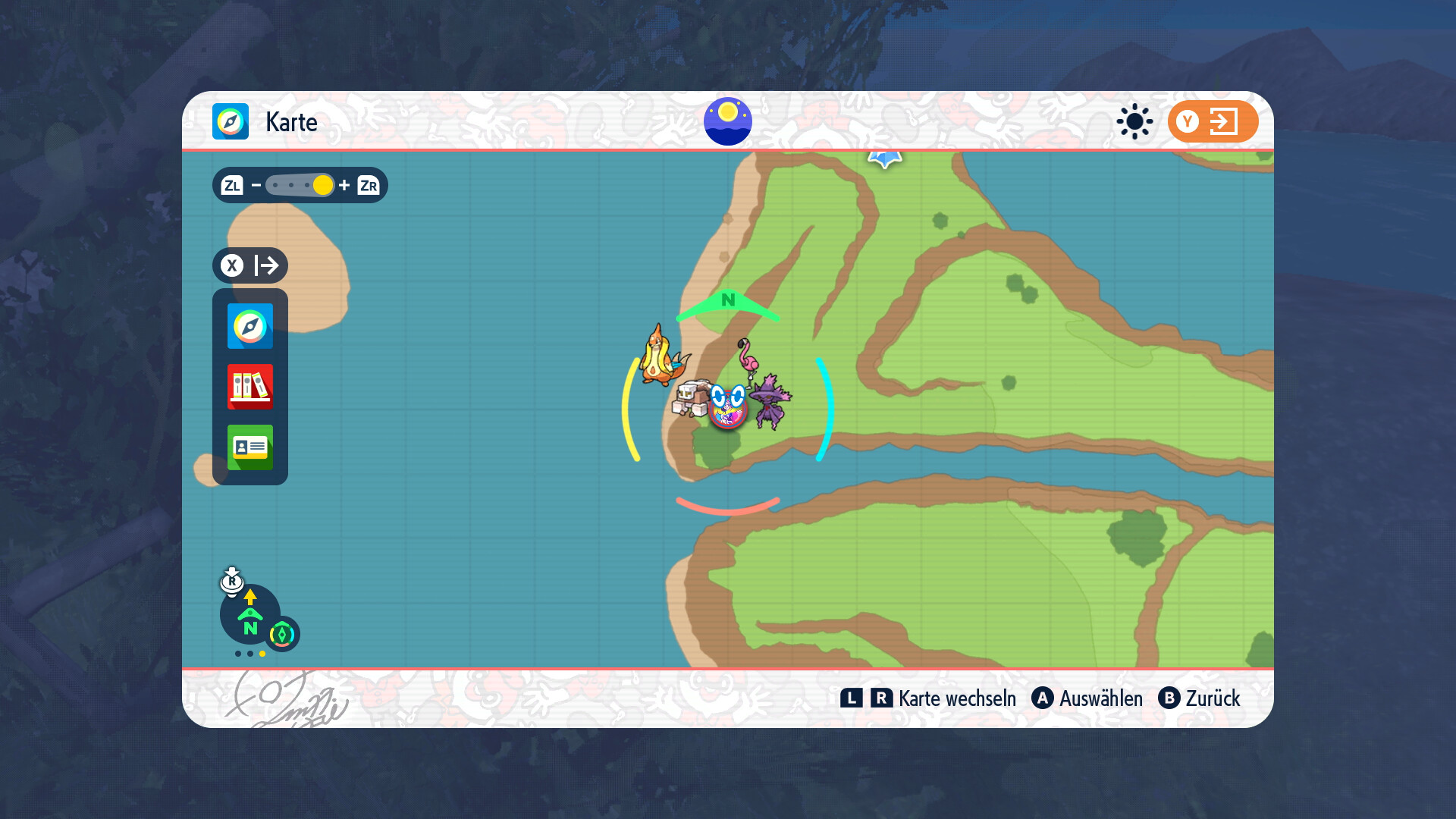1456x819 pixels.
Task: Open the trainer profile card app
Action: (x=250, y=447)
